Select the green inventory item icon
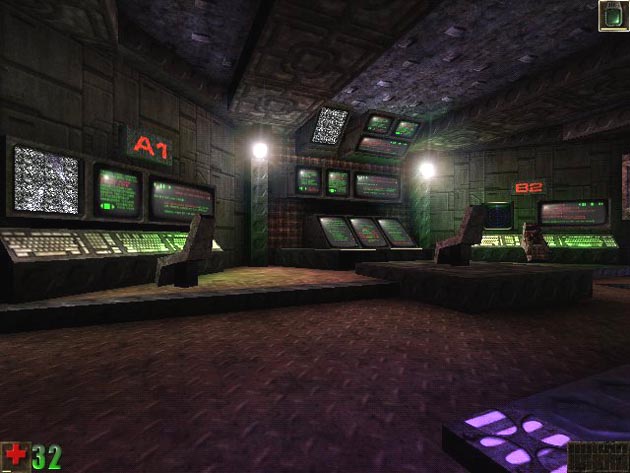Screen dimensions: 630x473 (x=612, y=16)
